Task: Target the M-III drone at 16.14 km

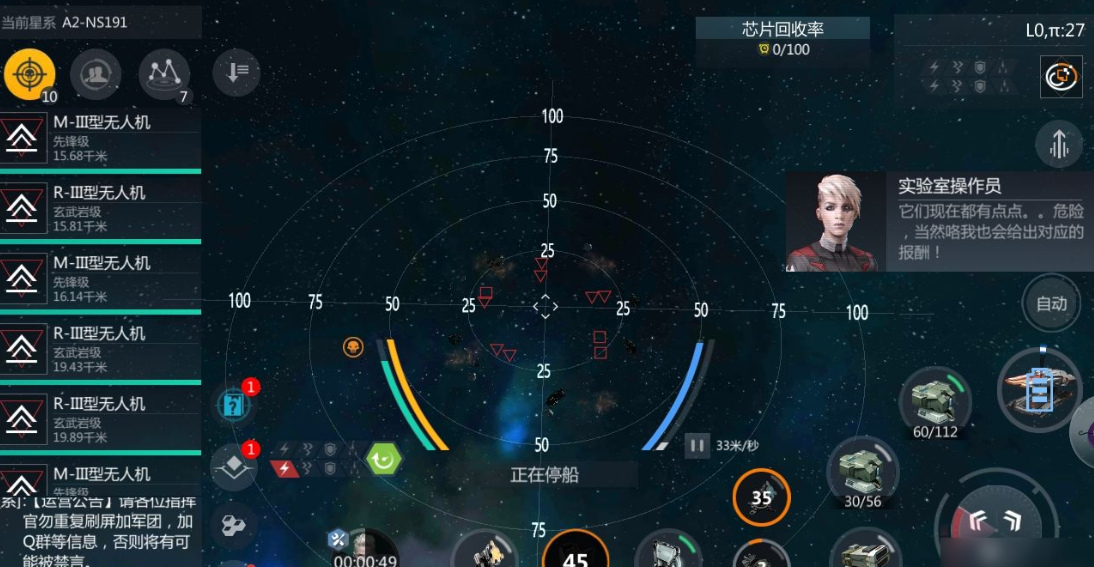Action: (100, 278)
